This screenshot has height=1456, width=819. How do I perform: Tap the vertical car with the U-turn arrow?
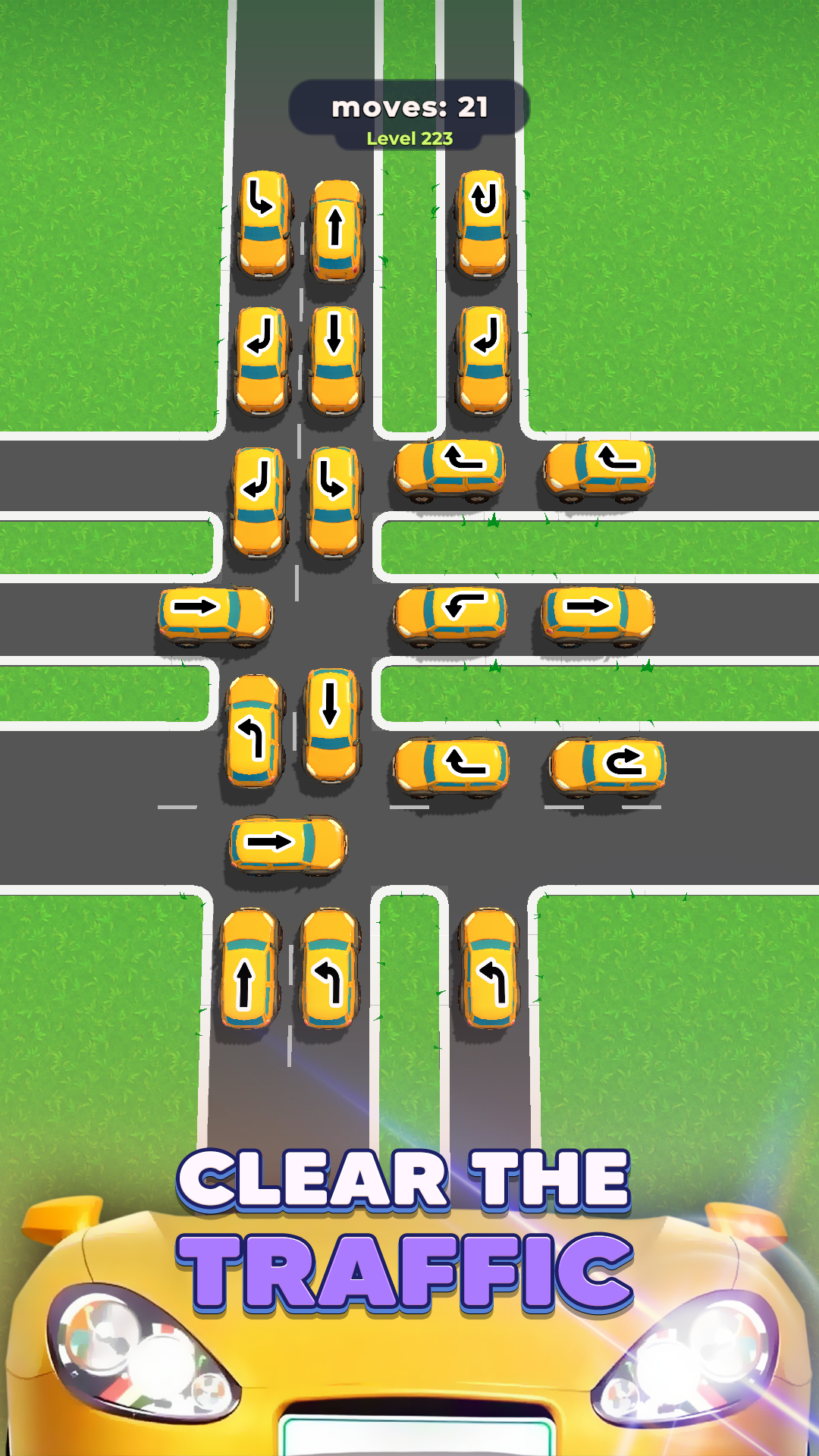(483, 224)
